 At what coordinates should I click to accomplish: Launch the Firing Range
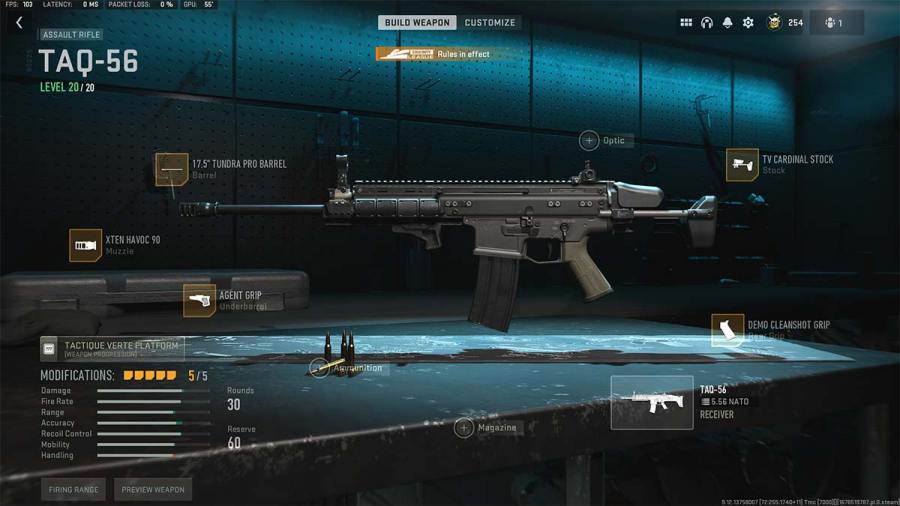tap(73, 490)
